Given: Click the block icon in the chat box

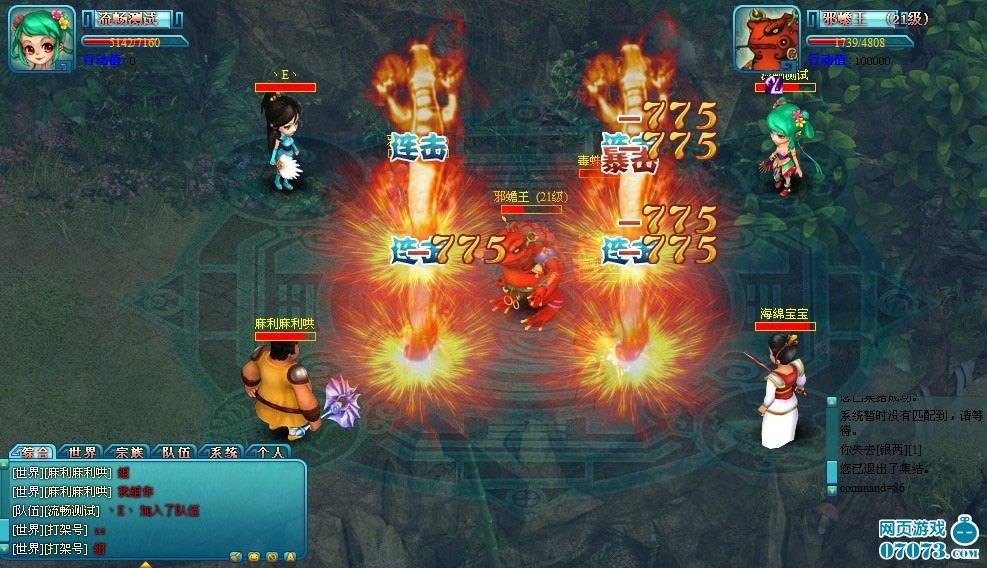Looking at the screenshot, I should click(x=272, y=556).
